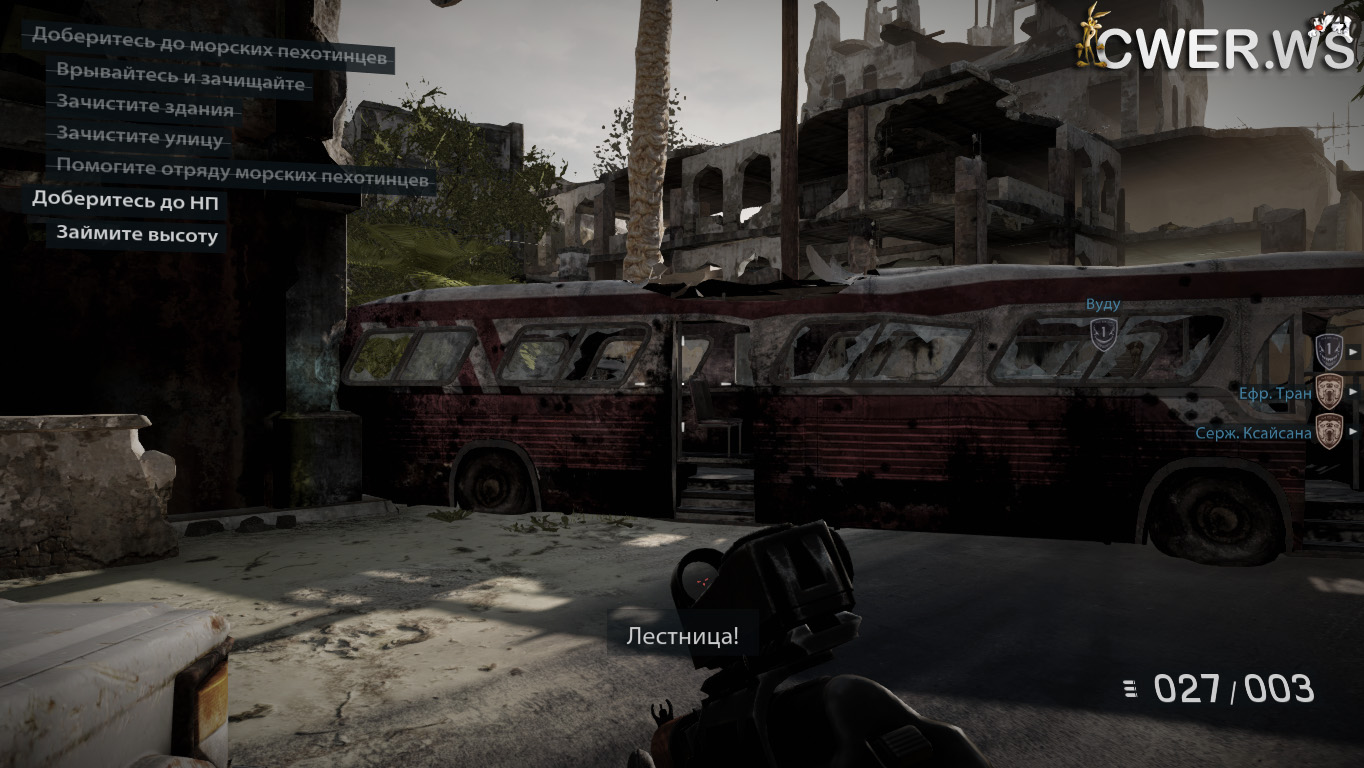Image resolution: width=1364 pixels, height=768 pixels.
Task: Select the Серж. Ксайсана teammate badge
Action: pyautogui.click(x=1328, y=432)
